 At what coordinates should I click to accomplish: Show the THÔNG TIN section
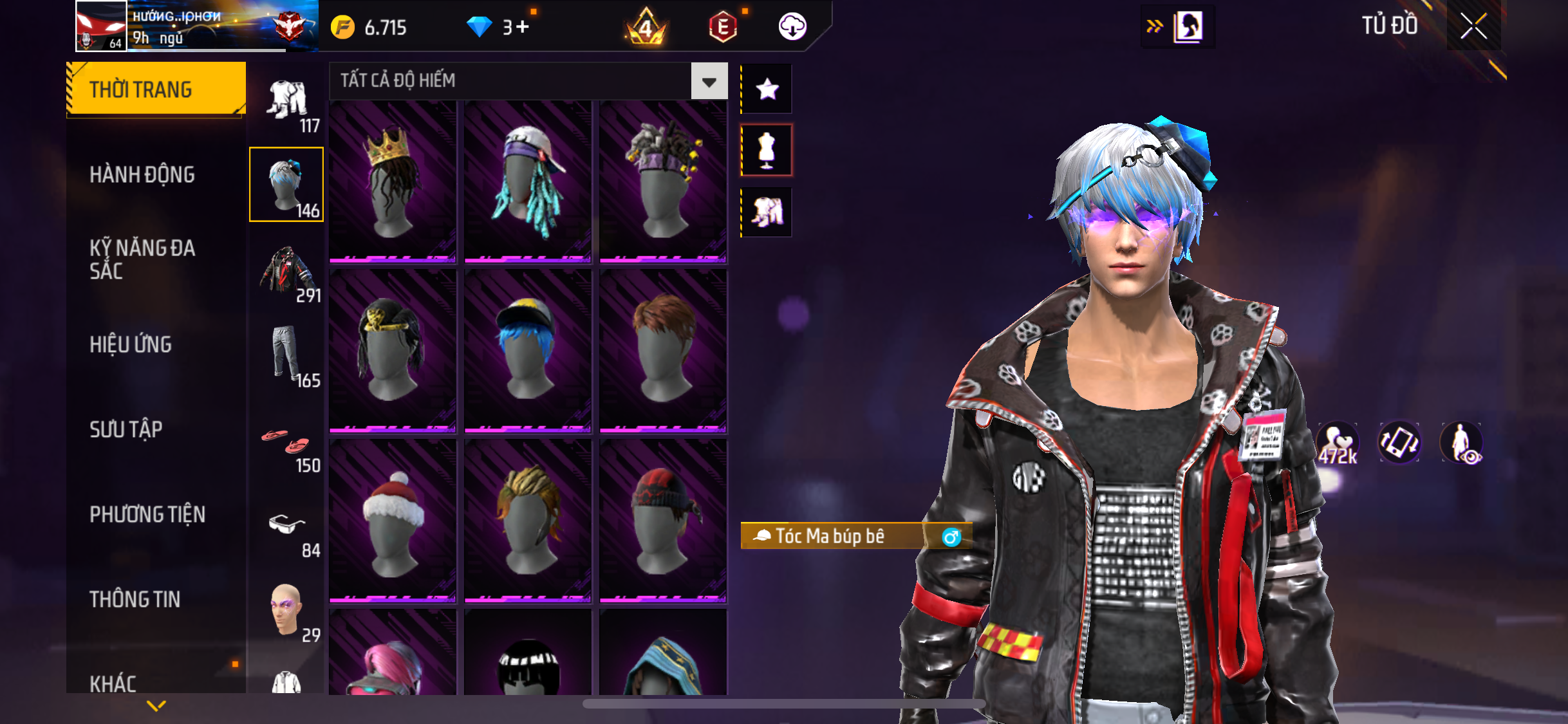135,599
